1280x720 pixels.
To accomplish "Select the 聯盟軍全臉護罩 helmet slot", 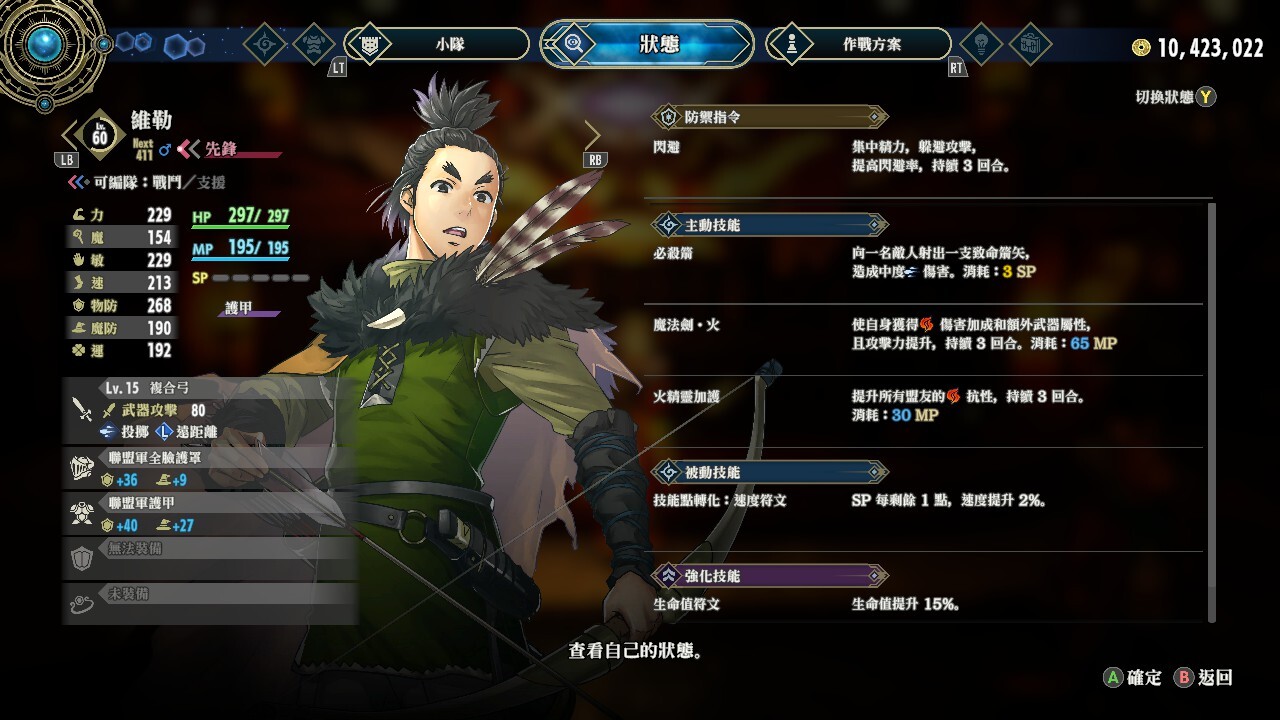I will (x=210, y=469).
